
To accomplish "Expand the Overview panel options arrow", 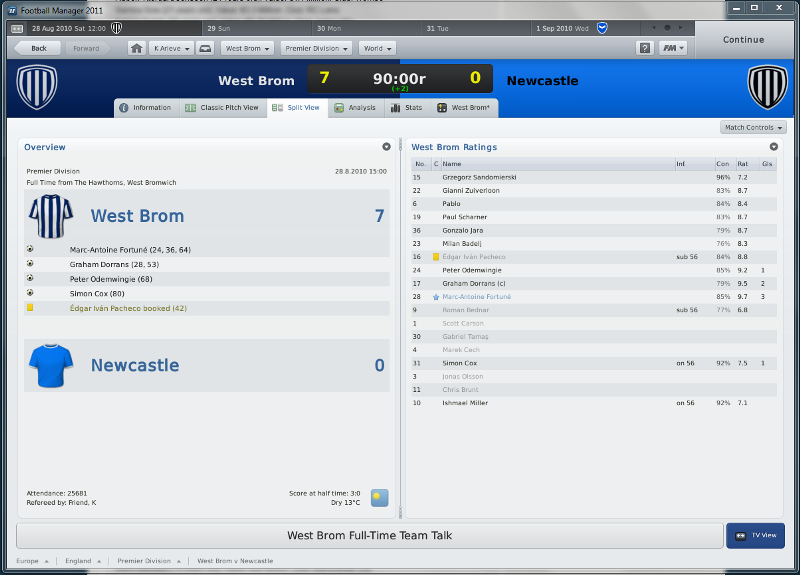I will (386, 147).
